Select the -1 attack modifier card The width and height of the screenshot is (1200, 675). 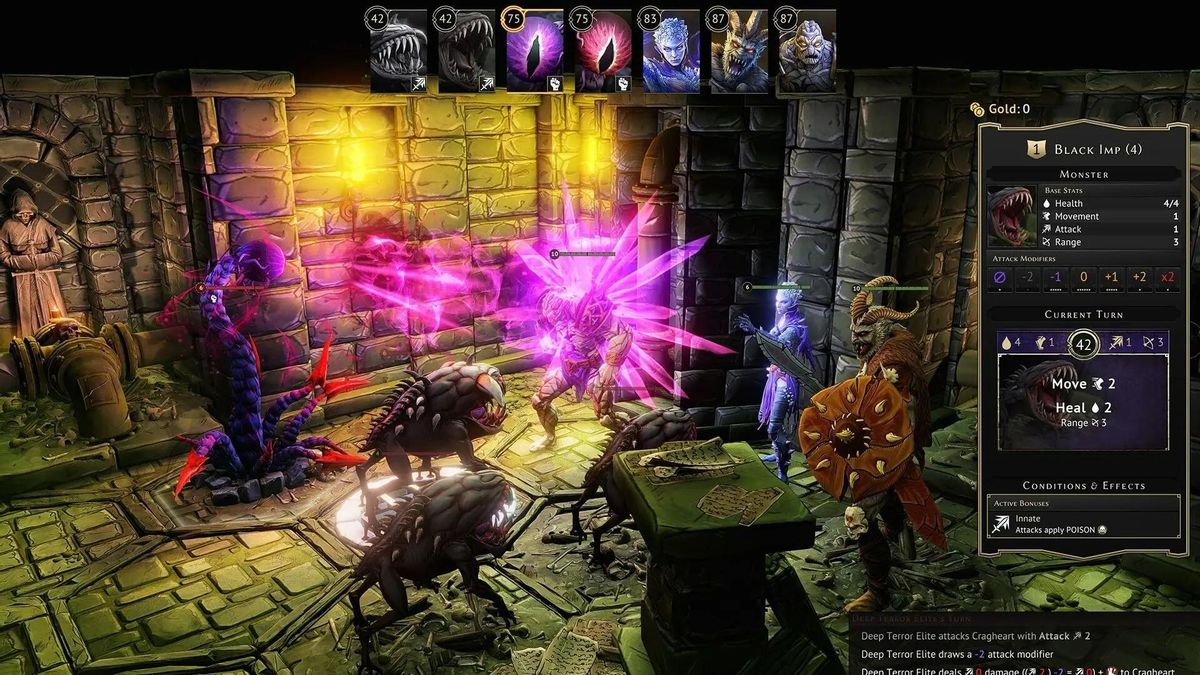point(1056,279)
